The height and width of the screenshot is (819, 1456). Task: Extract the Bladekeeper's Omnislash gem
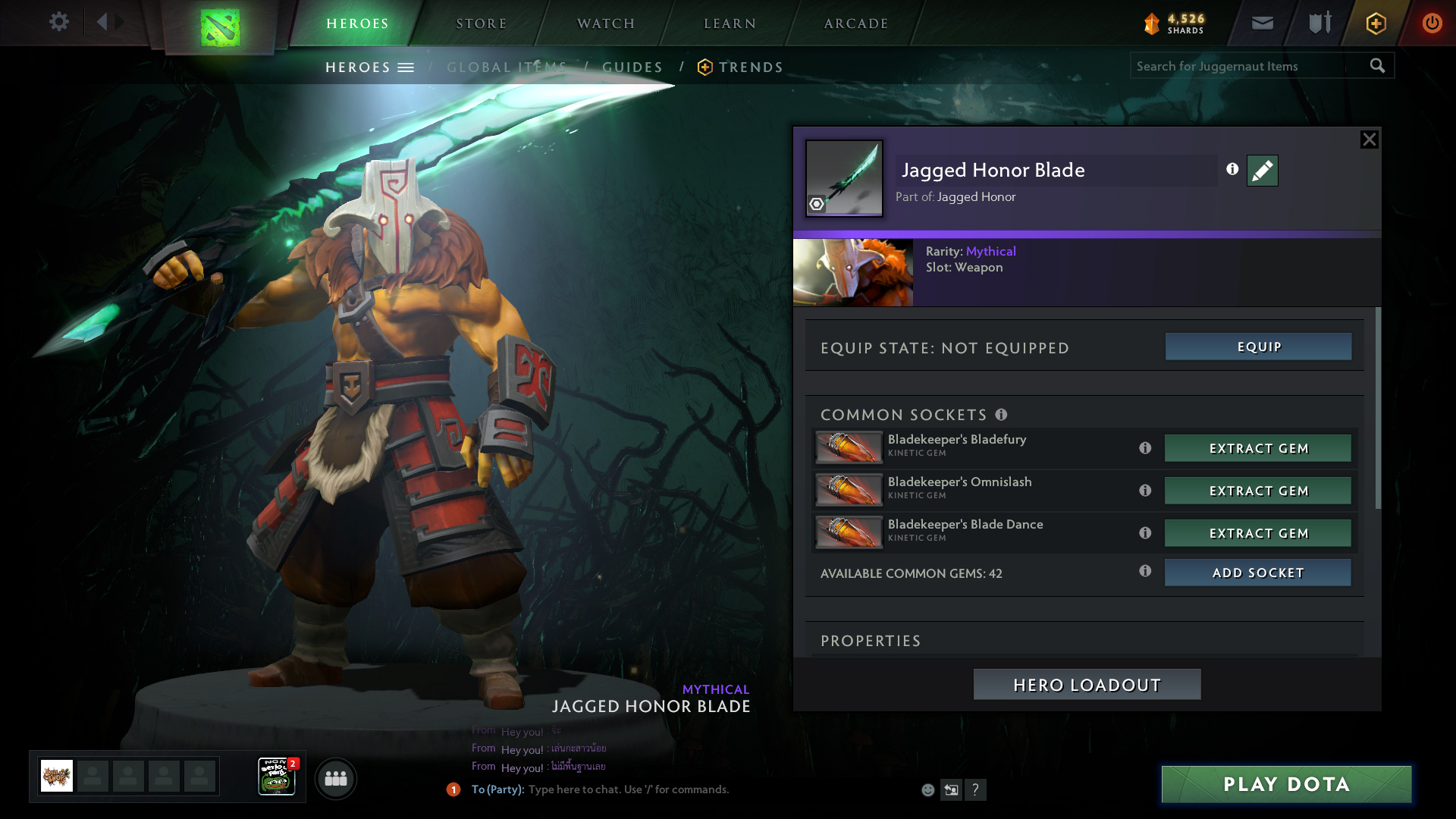[1257, 491]
